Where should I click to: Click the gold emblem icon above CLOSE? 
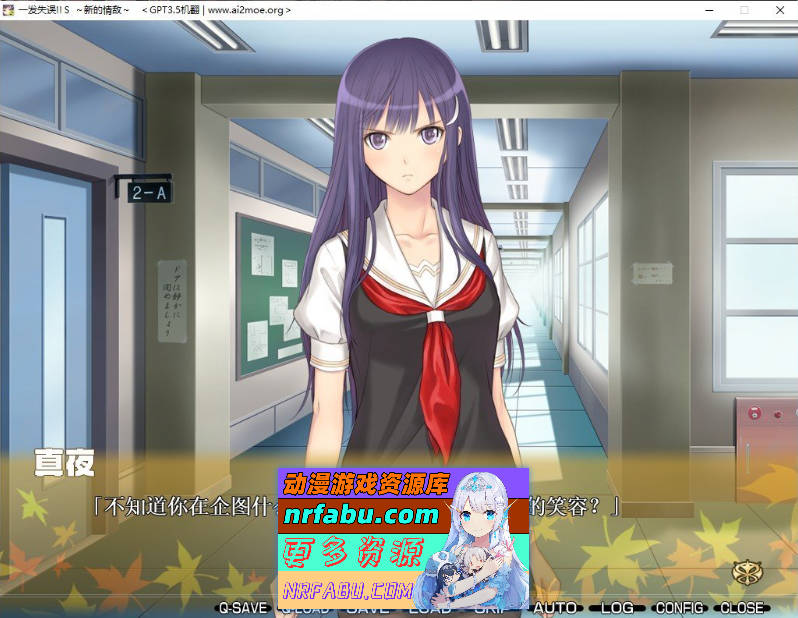pos(745,572)
